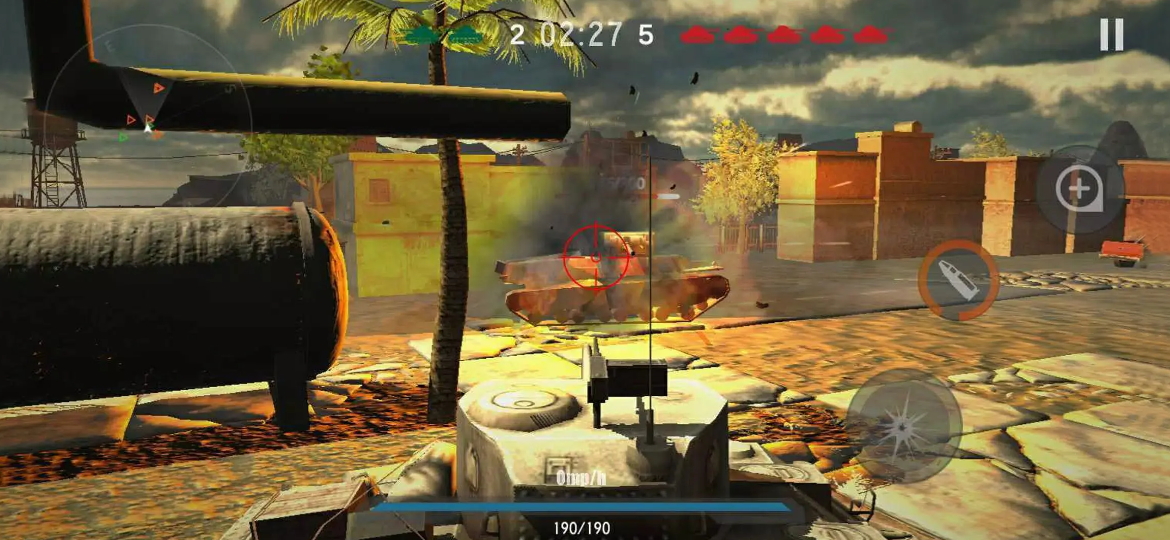The width and height of the screenshot is (1170, 540).
Task: Tap the zoom scope button
Action: 1079,188
